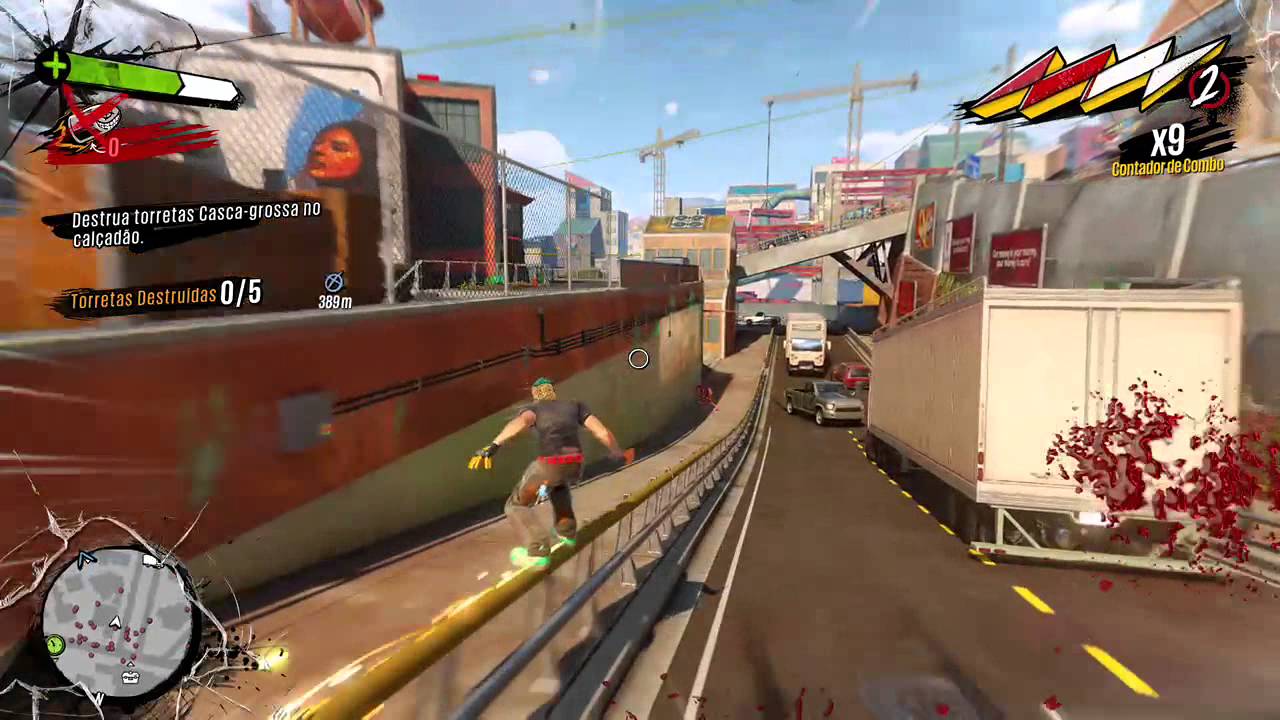This screenshot has height=720, width=1280.
Task: Click the green plus health icon
Action: 55,64
